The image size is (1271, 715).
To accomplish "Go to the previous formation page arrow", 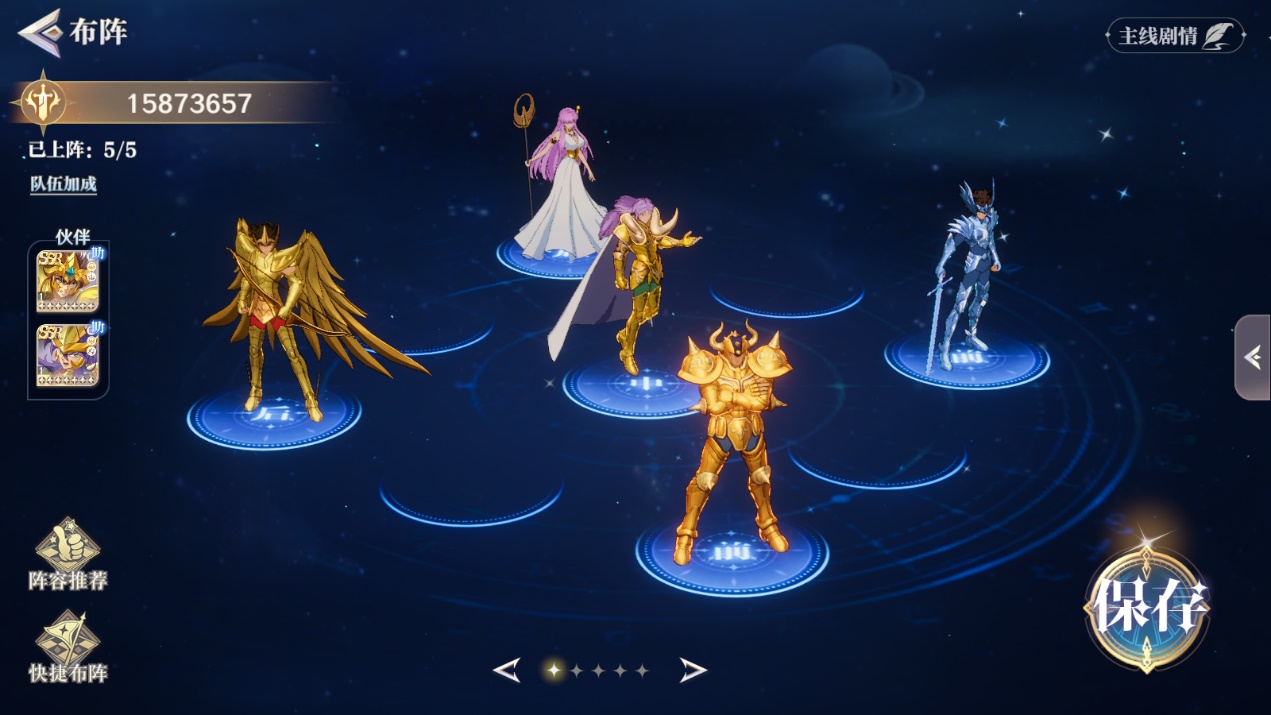I will (x=507, y=670).
